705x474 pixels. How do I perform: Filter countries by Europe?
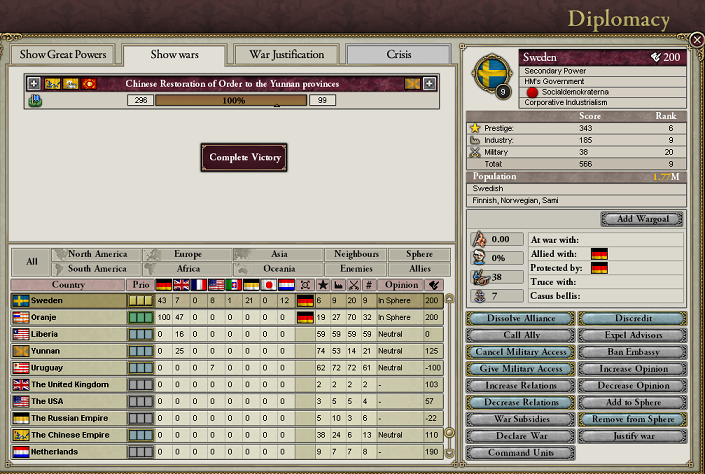(x=187, y=255)
